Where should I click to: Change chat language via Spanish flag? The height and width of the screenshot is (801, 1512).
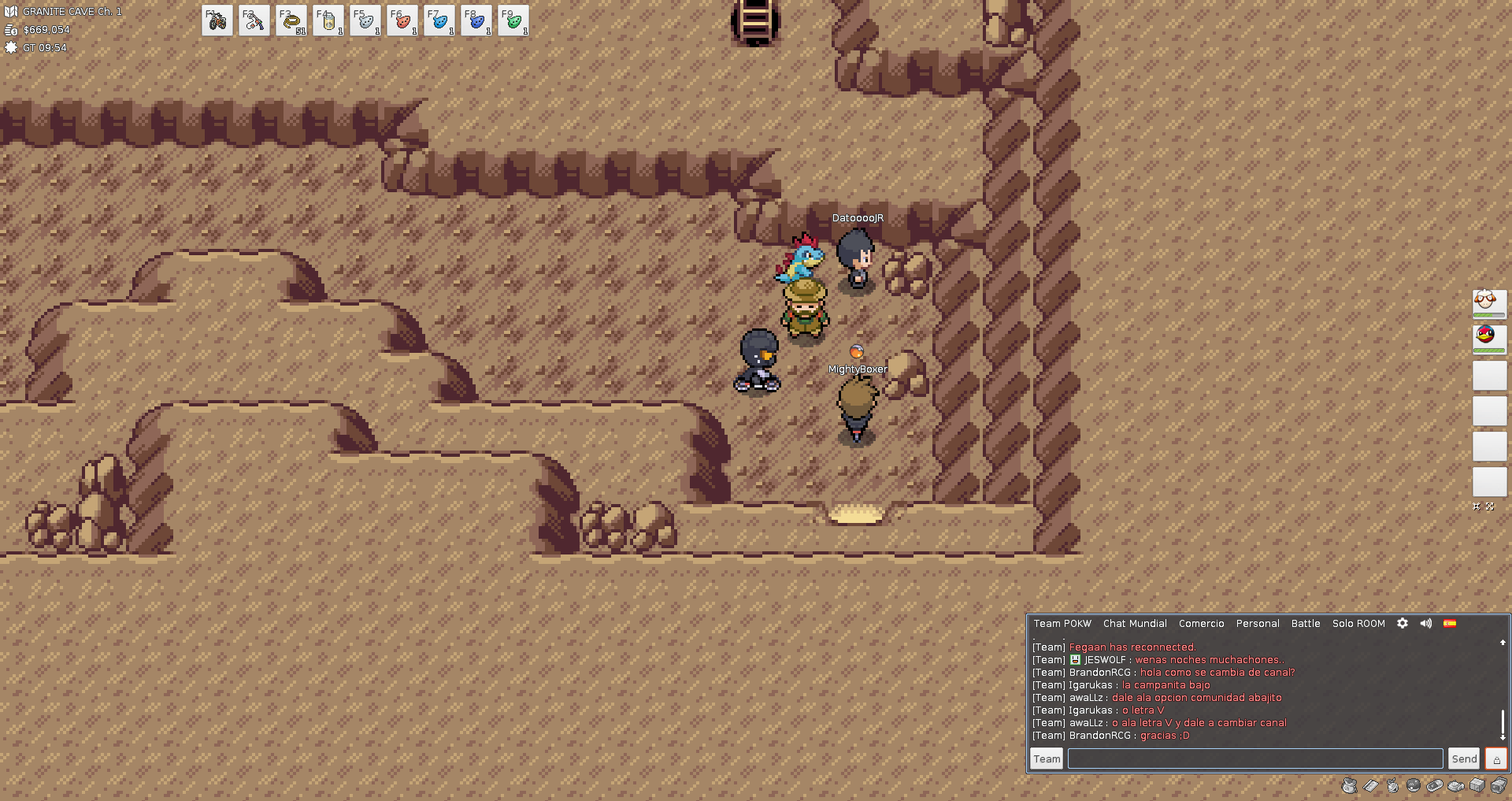click(x=1450, y=623)
